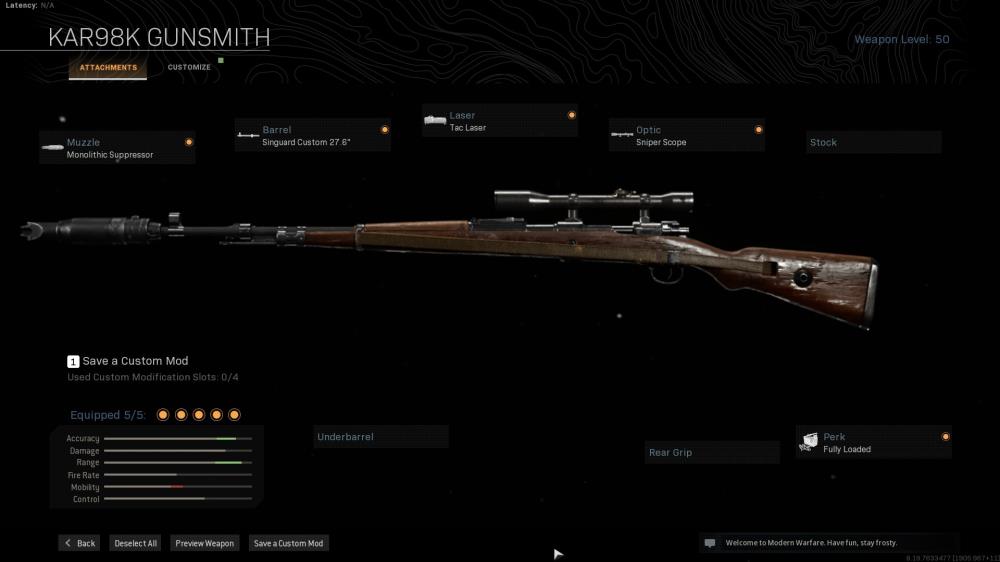Image resolution: width=1000 pixels, height=562 pixels.
Task: Switch to the Attachments tab
Action: point(108,68)
